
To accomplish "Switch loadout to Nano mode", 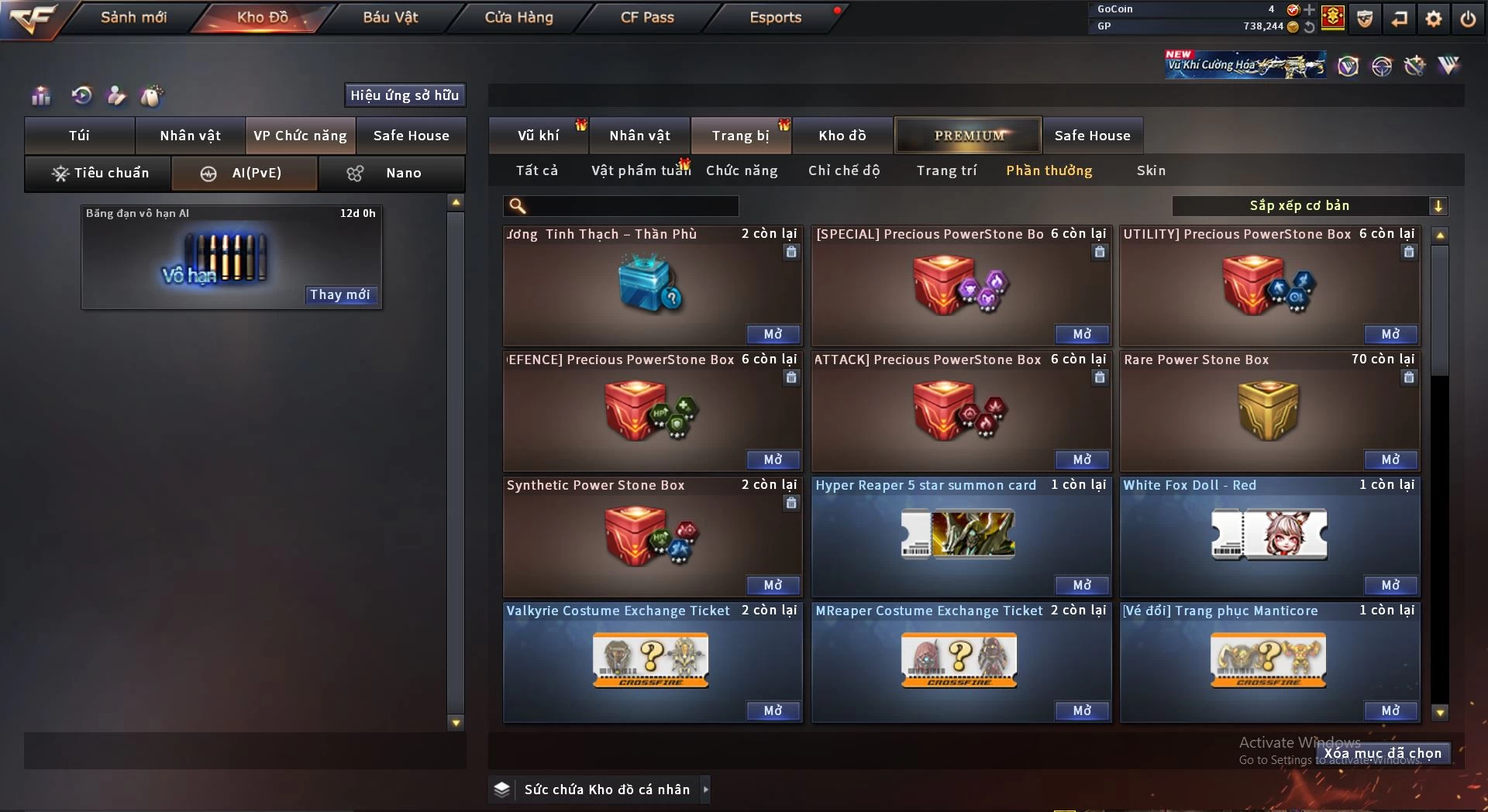I will coord(392,173).
